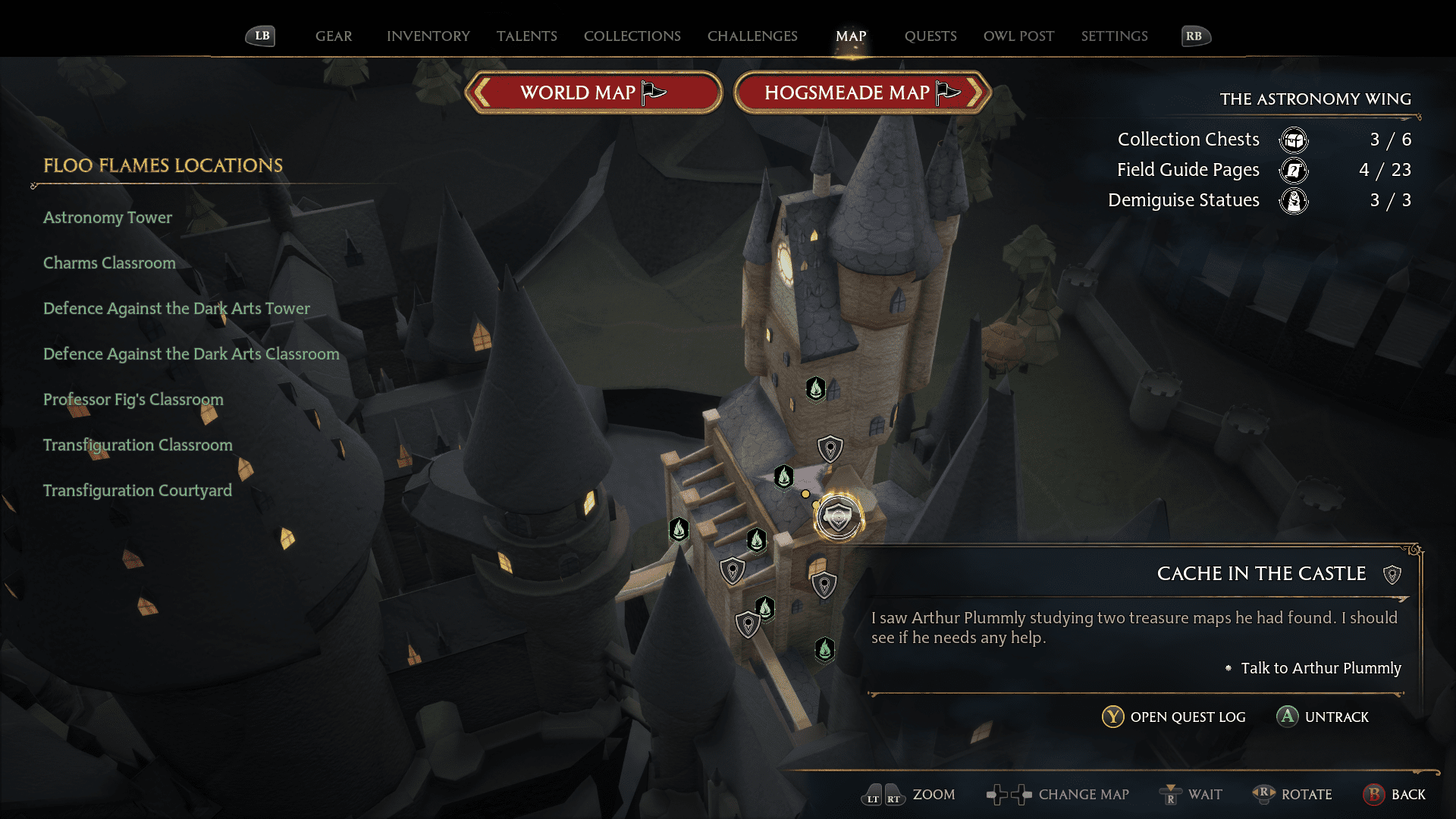Click the RB bumper icon
Image resolution: width=1456 pixels, height=819 pixels.
click(1194, 35)
